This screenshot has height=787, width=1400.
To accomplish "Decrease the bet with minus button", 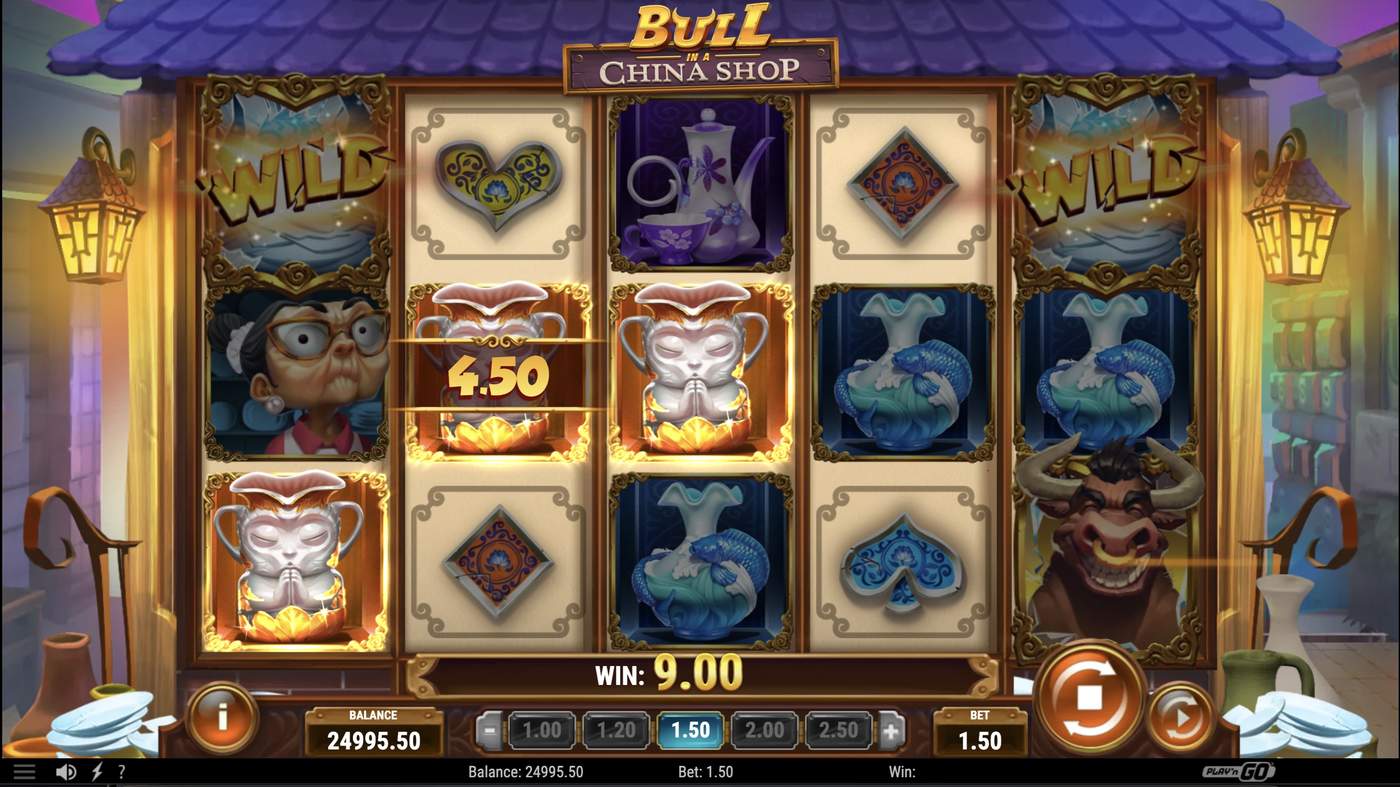I will (487, 729).
